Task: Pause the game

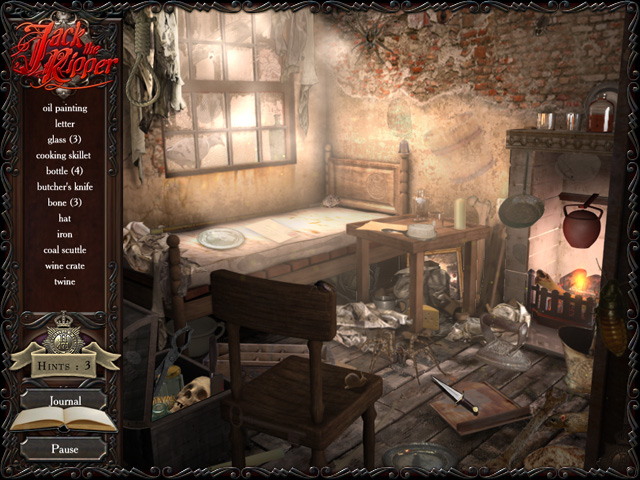Action: (64, 449)
